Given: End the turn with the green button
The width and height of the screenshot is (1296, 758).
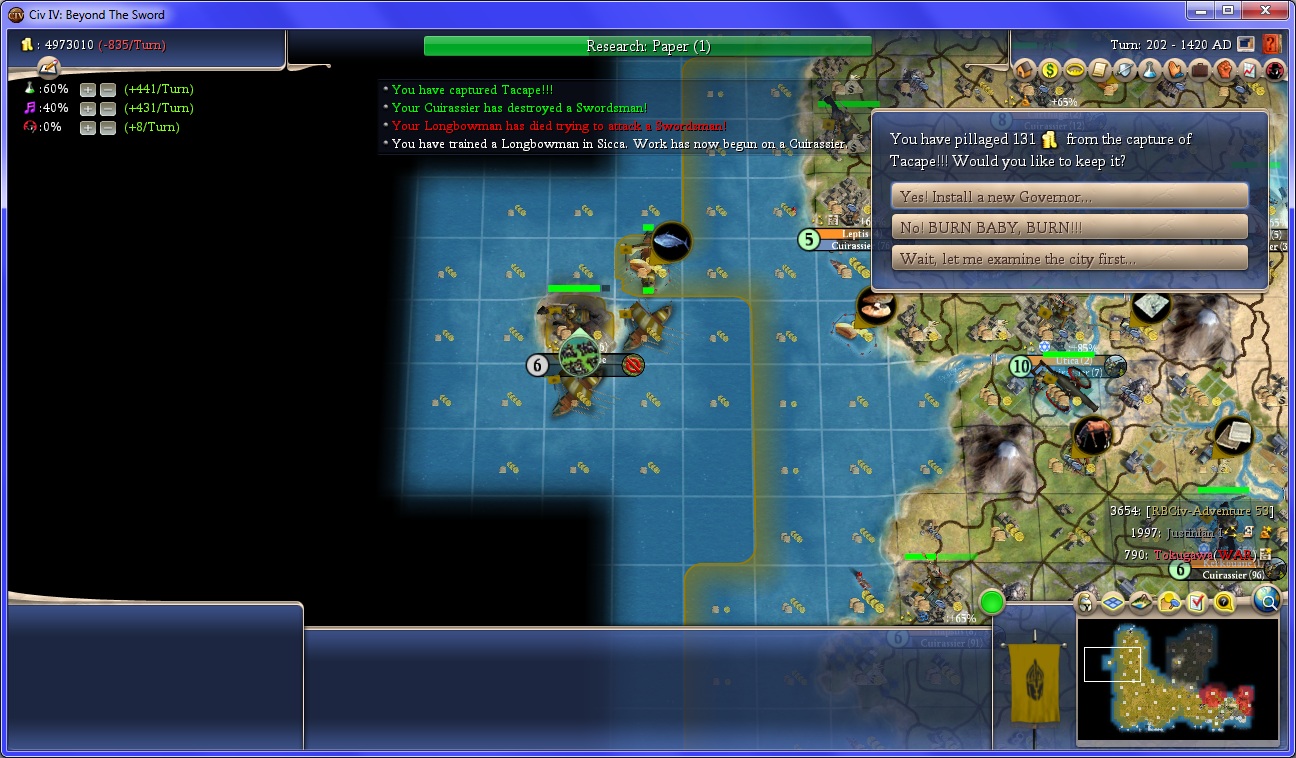Looking at the screenshot, I should (991, 602).
